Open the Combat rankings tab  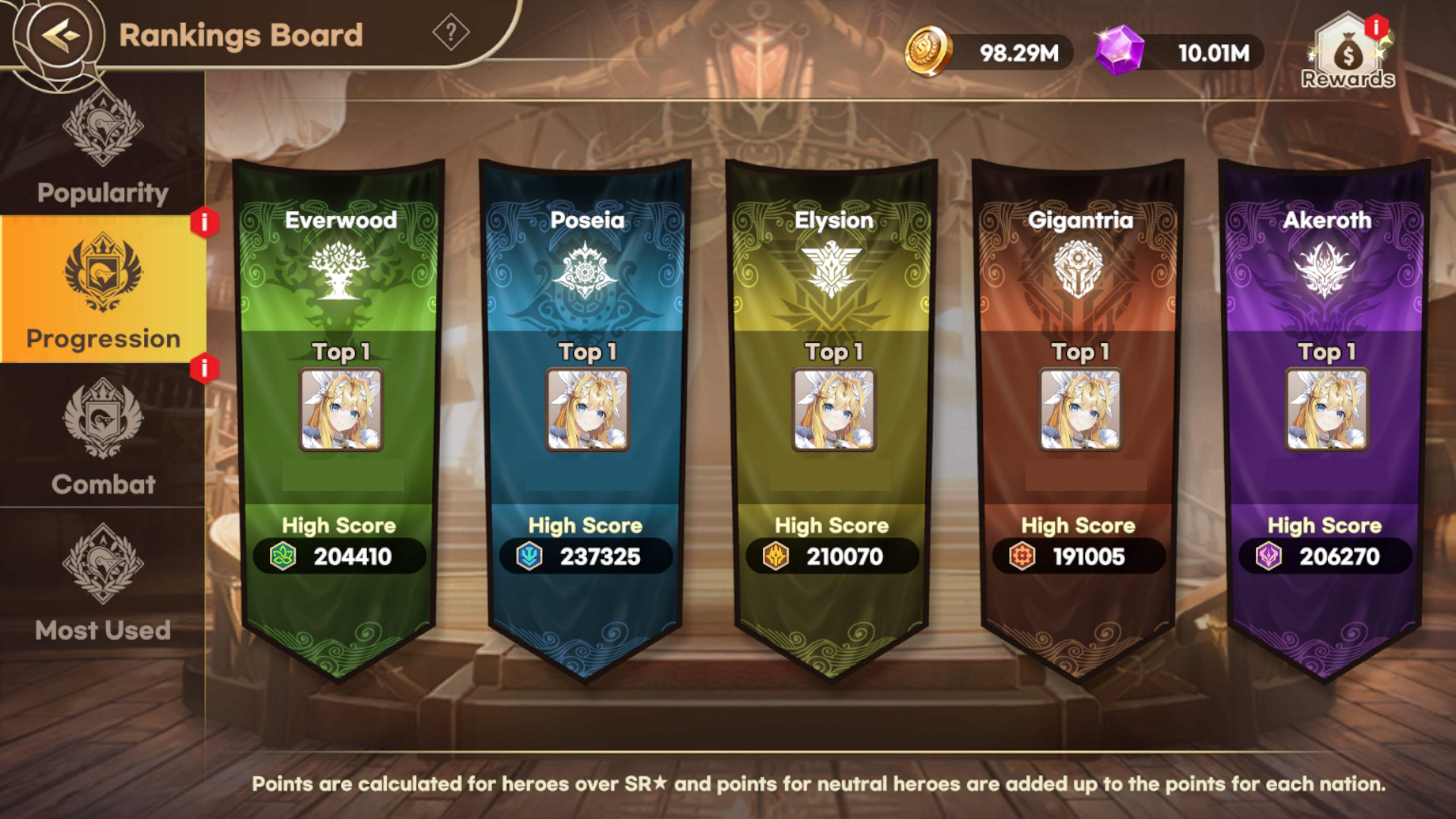102,435
